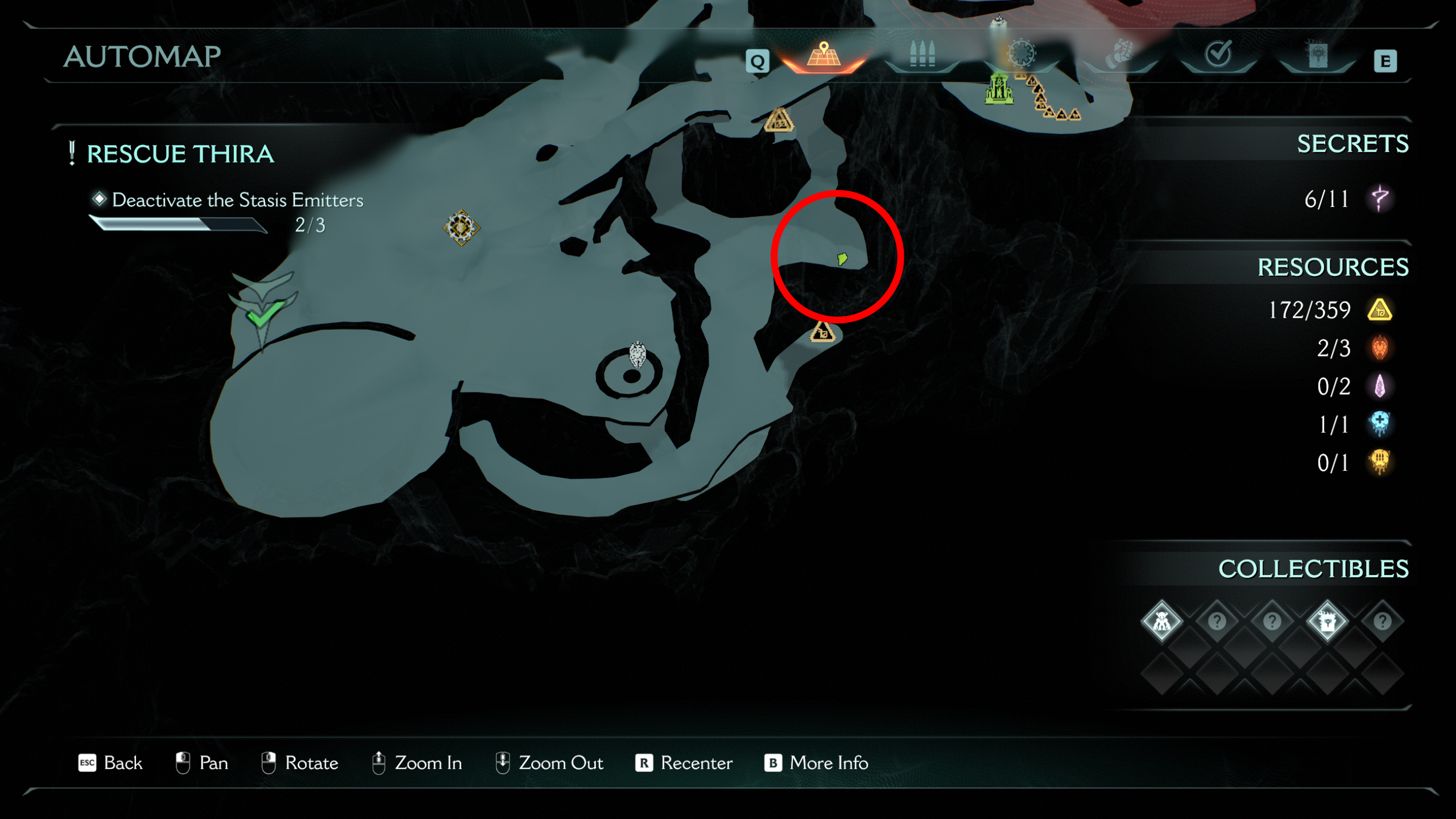
Task: Select the white gargoyle marker near map center
Action: [637, 354]
